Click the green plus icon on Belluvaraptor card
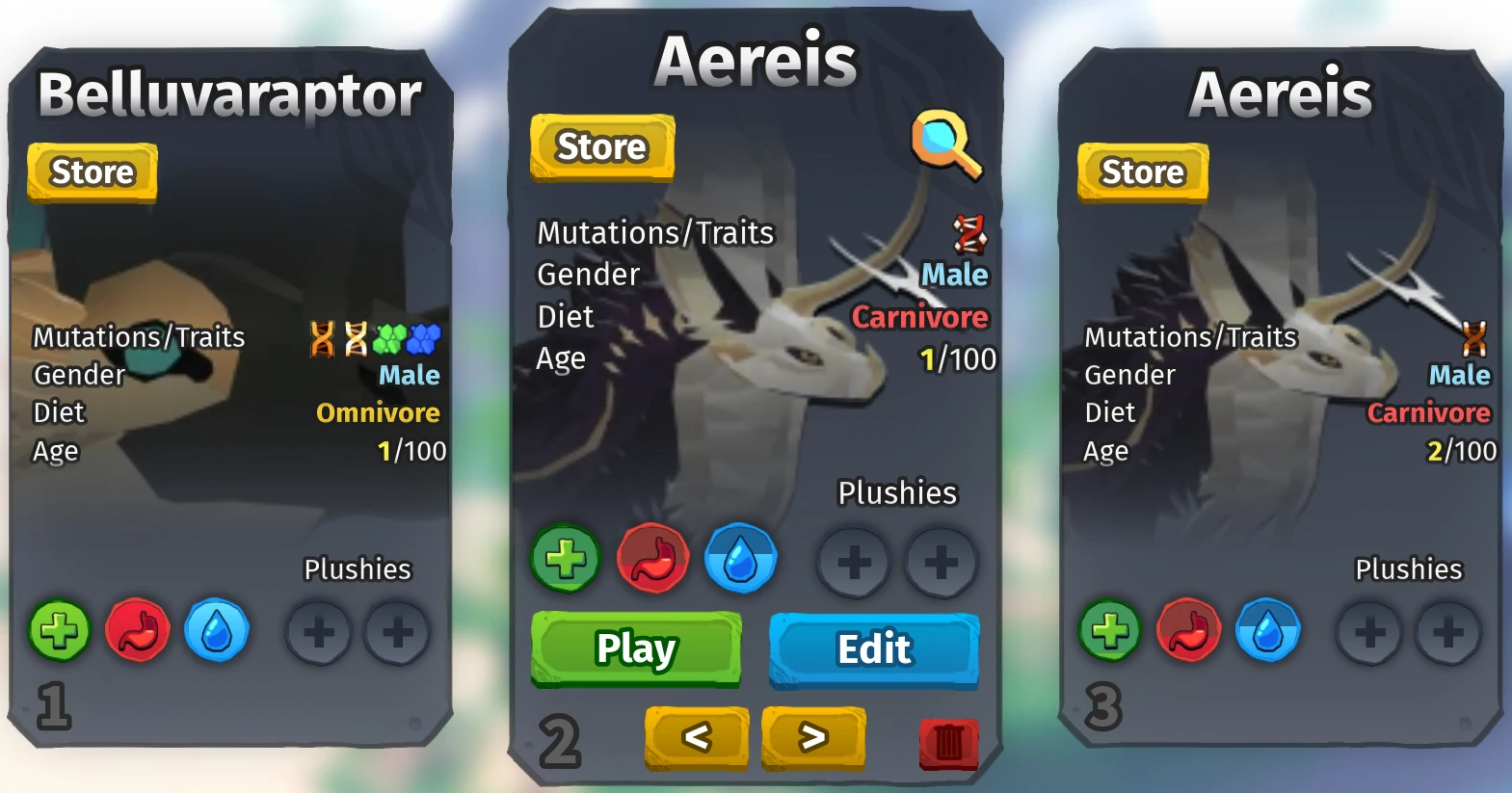Viewport: 1512px width, 793px height. [x=60, y=631]
